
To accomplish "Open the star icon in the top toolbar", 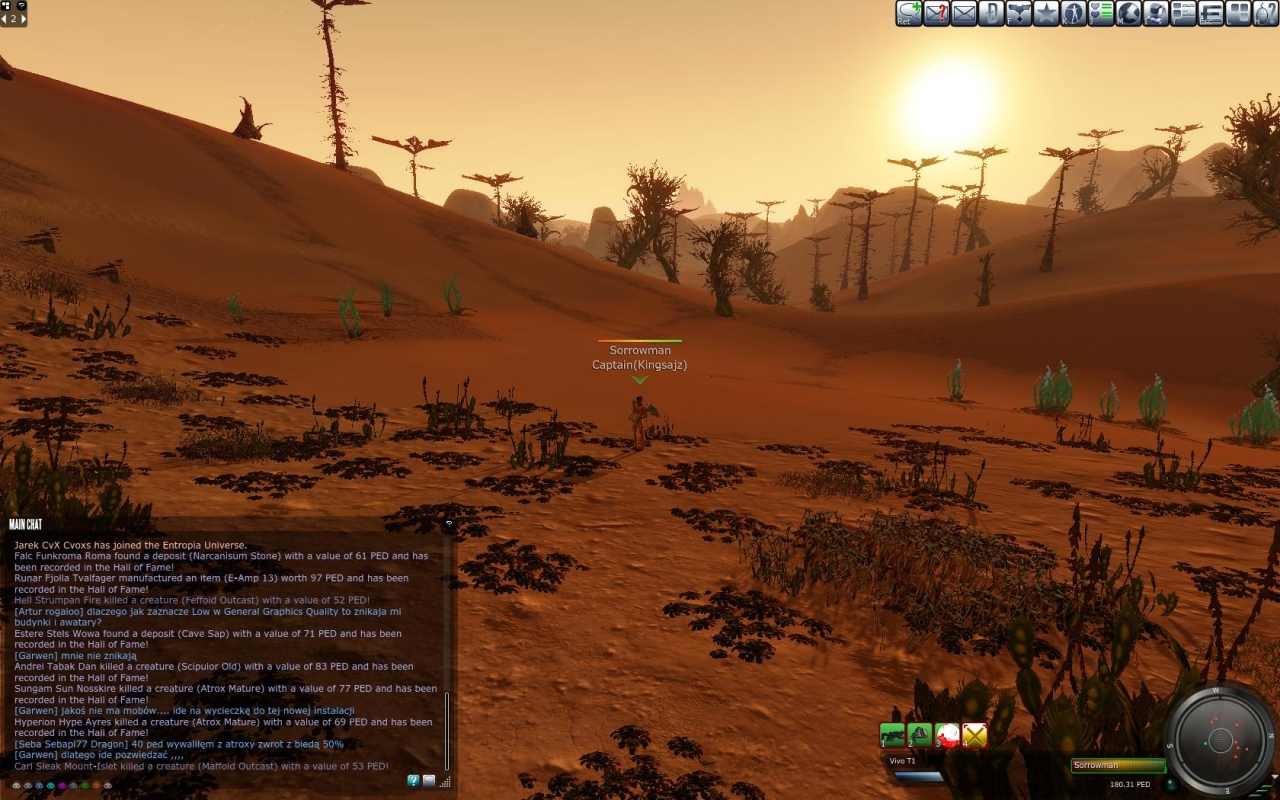I will coord(1046,13).
